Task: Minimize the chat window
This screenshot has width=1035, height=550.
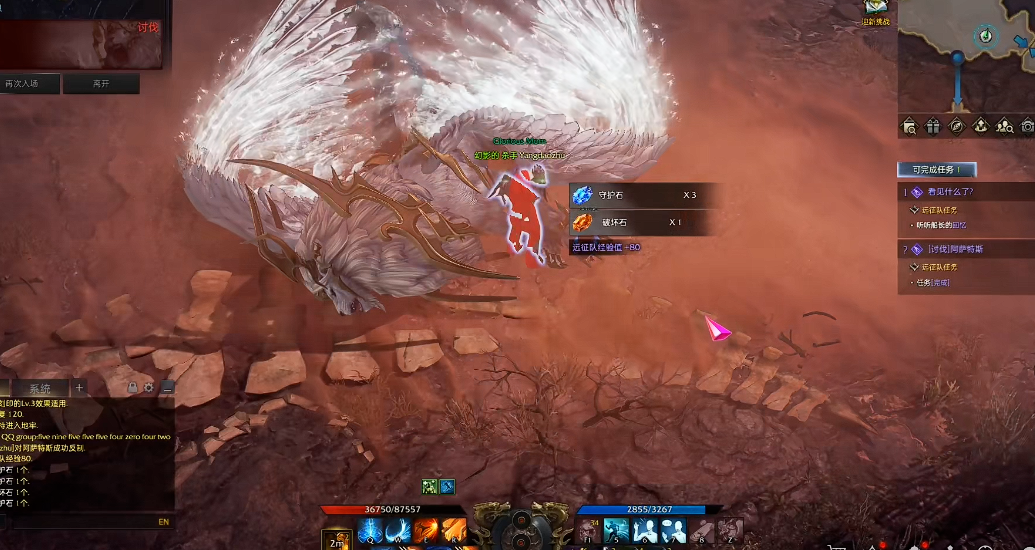Action: [x=167, y=387]
